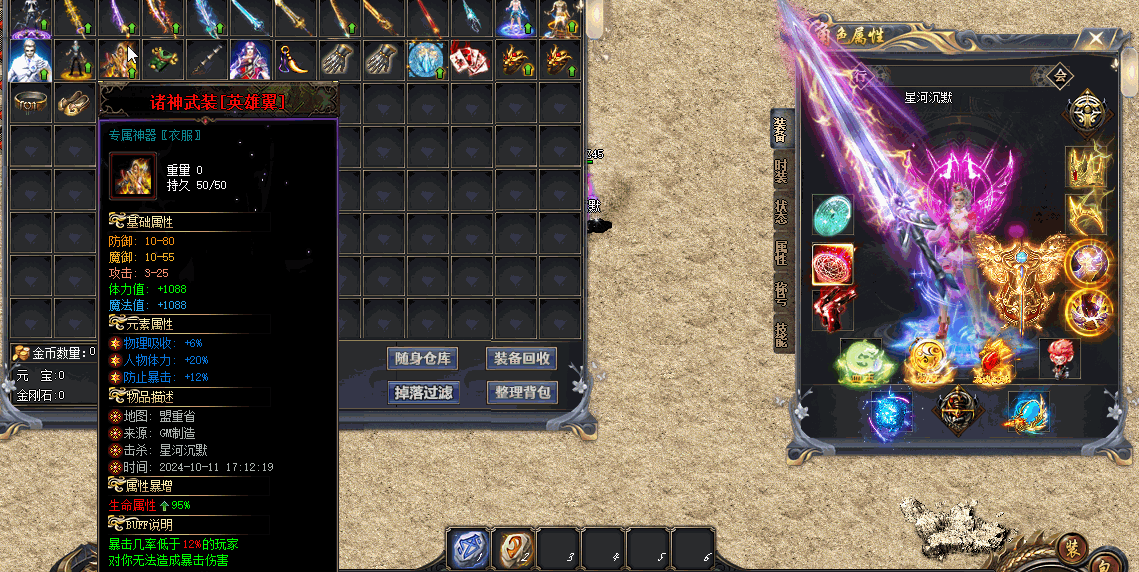Sort the bag with 整理背包
This screenshot has height=572, width=1139.
tap(521, 393)
